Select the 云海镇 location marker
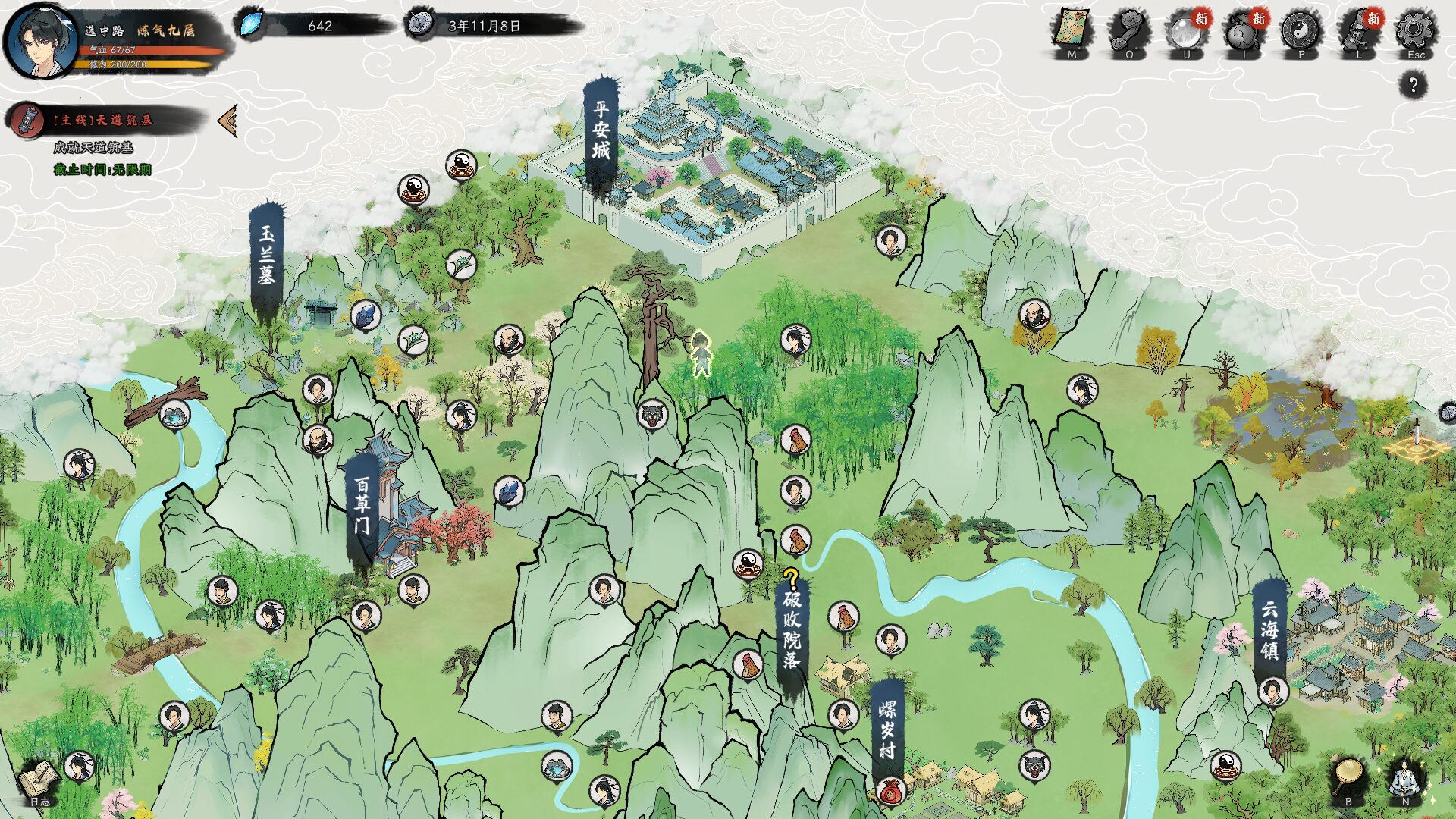This screenshot has height=819, width=1456. tap(1269, 629)
